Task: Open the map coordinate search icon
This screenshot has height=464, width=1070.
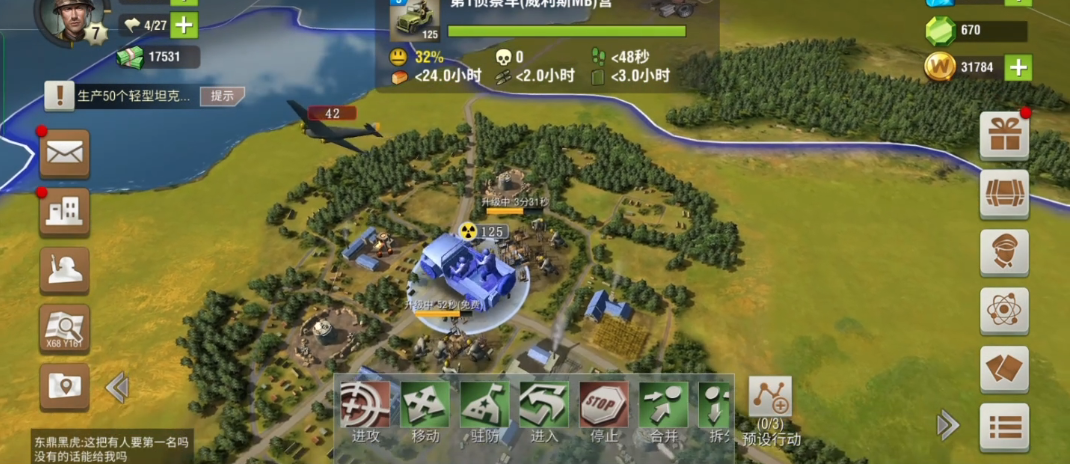Action: coord(64,328)
